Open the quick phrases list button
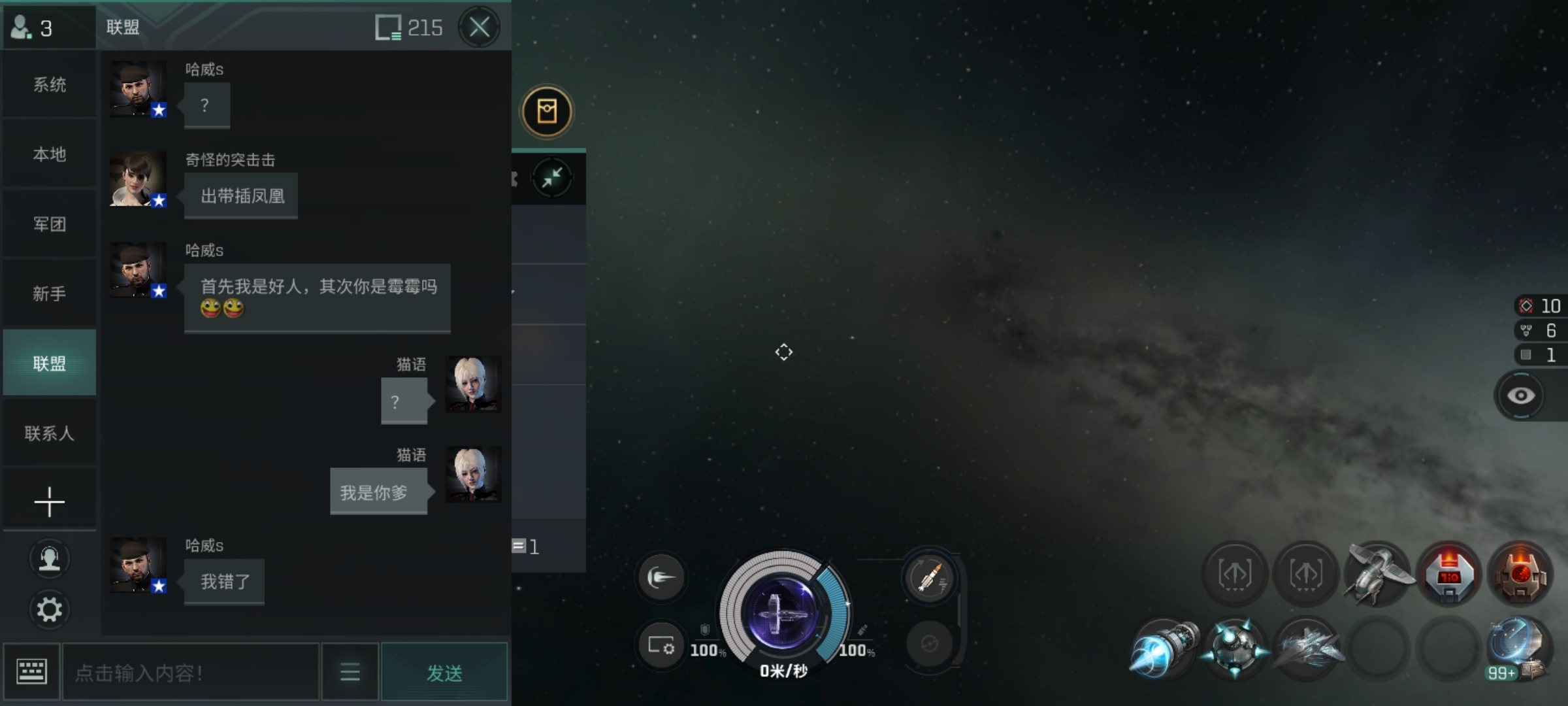 [350, 672]
